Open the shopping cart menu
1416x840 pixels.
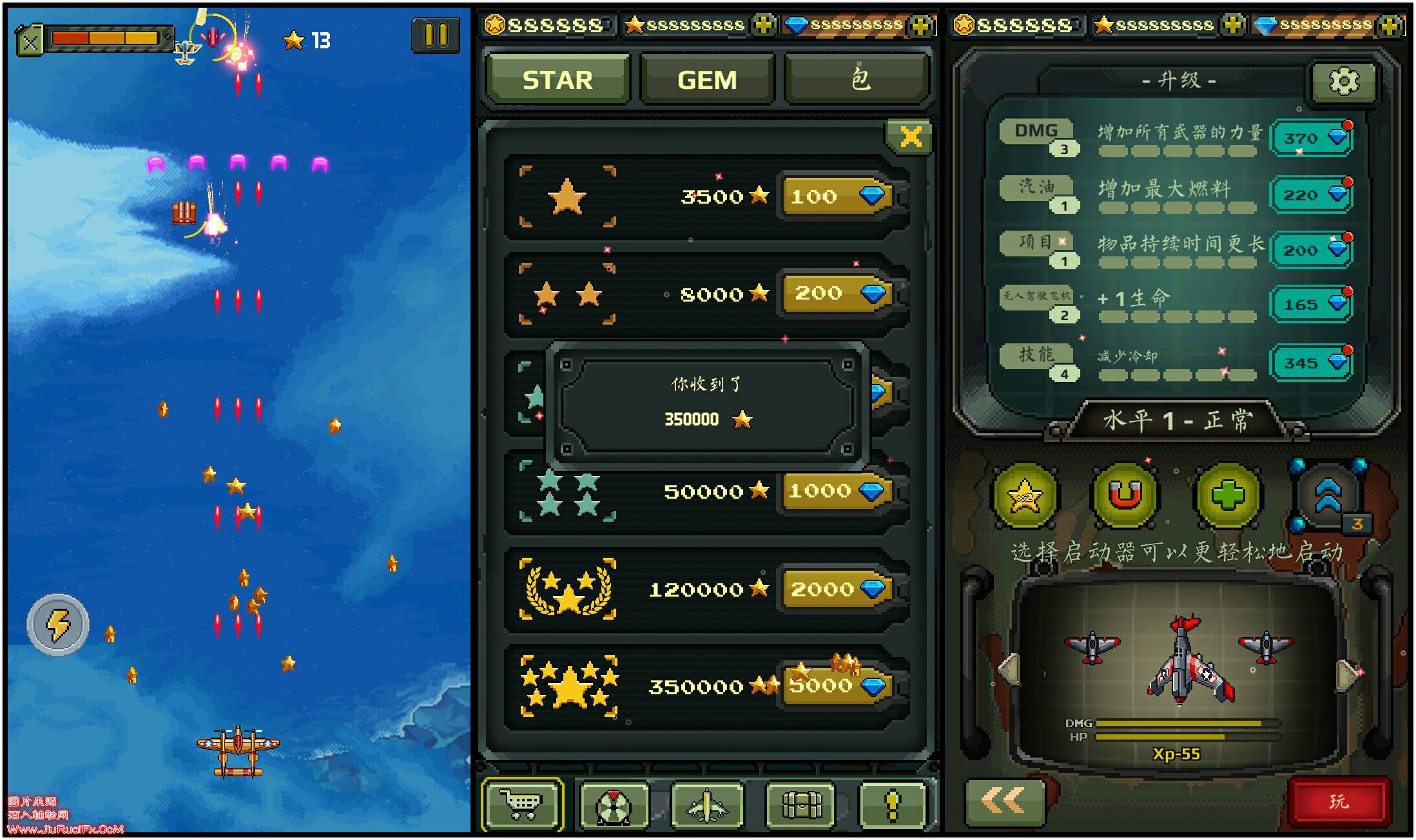pyautogui.click(x=522, y=804)
